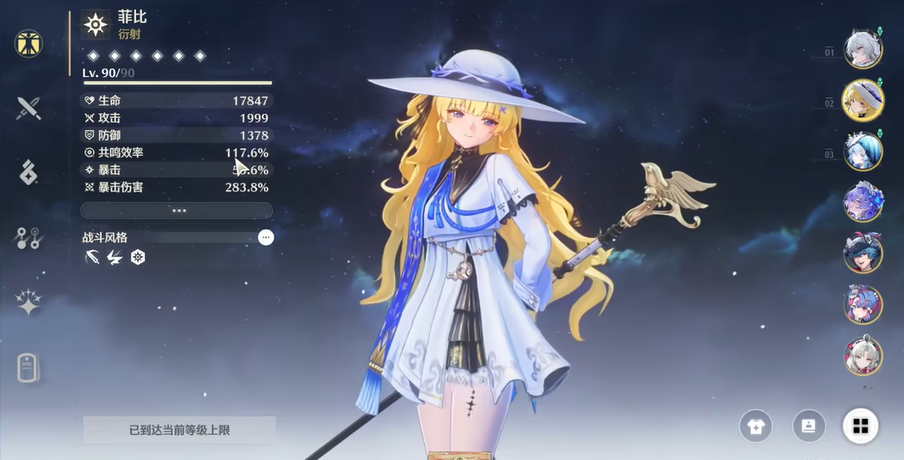This screenshot has height=460, width=904.
Task: Select the purple-haired character portrait
Action: (x=862, y=202)
